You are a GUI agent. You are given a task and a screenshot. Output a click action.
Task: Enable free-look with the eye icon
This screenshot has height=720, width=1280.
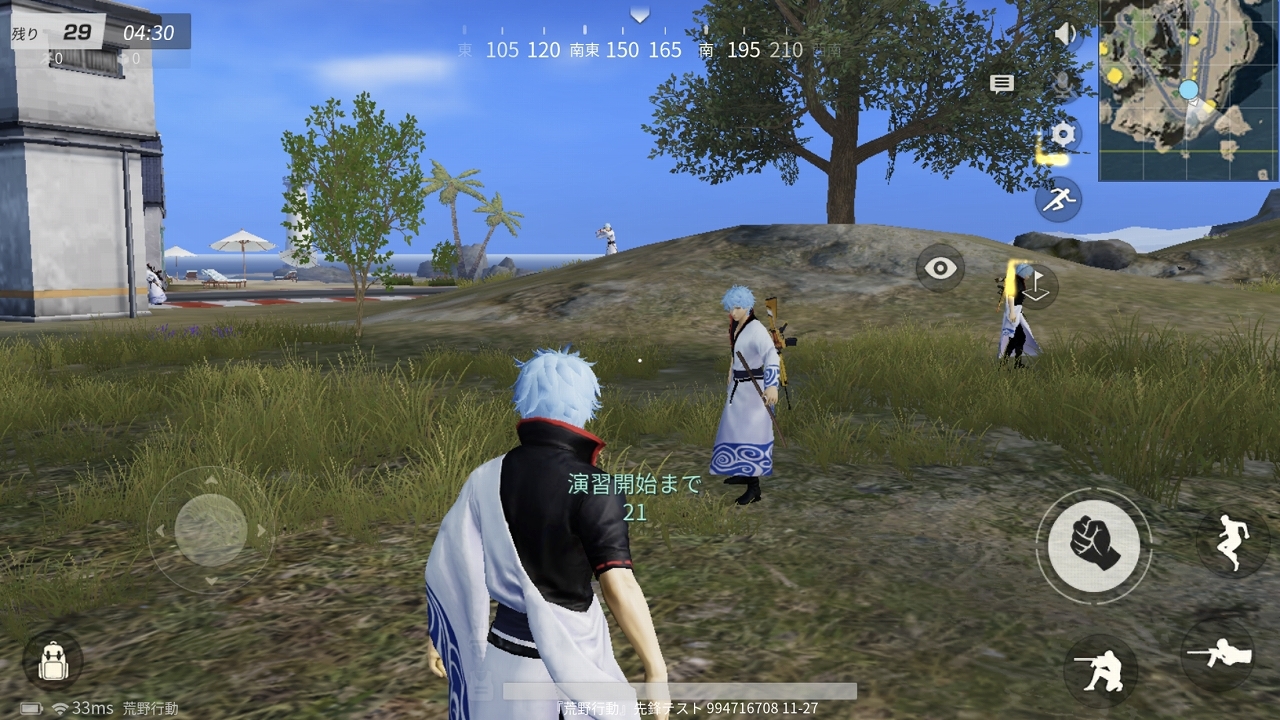coord(938,268)
